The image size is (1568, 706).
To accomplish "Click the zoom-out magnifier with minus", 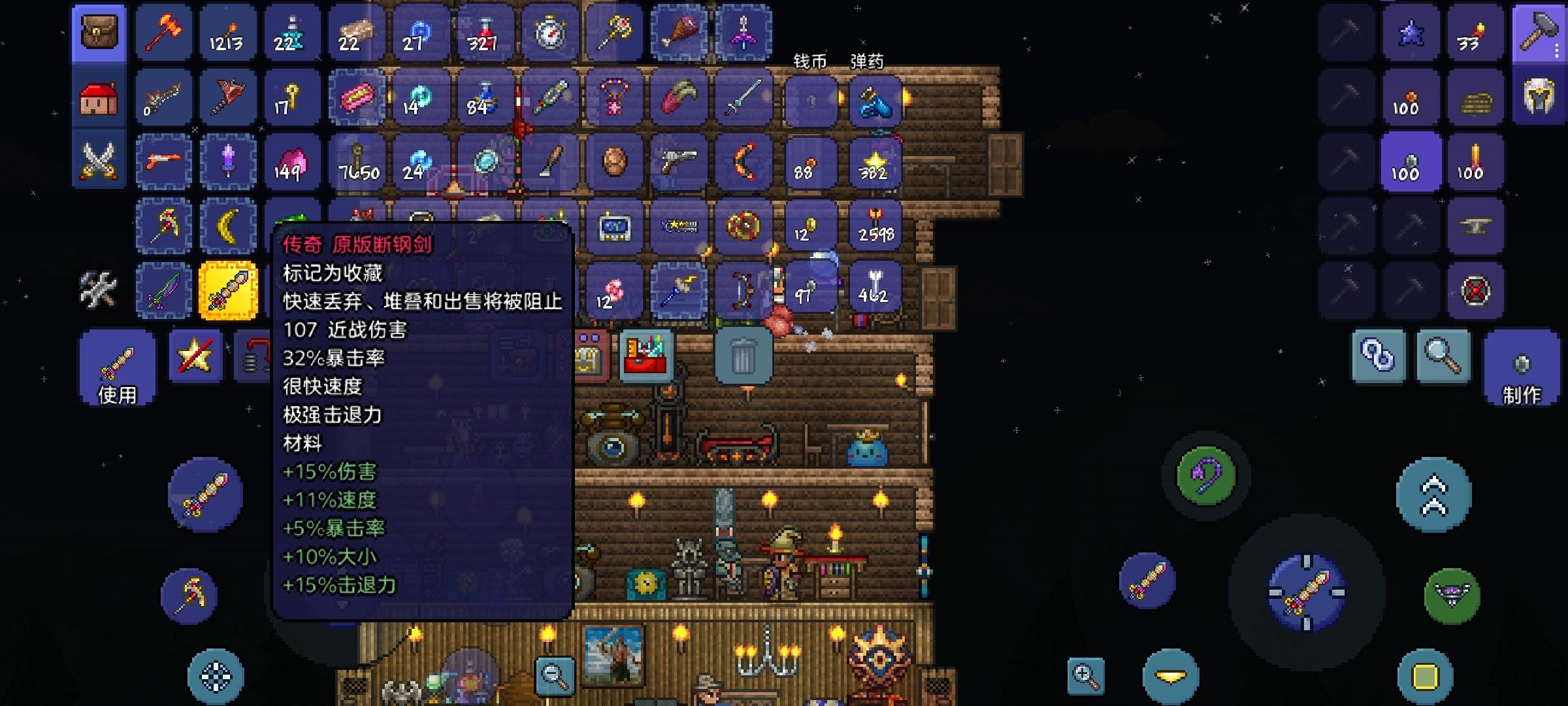I will pyautogui.click(x=555, y=676).
